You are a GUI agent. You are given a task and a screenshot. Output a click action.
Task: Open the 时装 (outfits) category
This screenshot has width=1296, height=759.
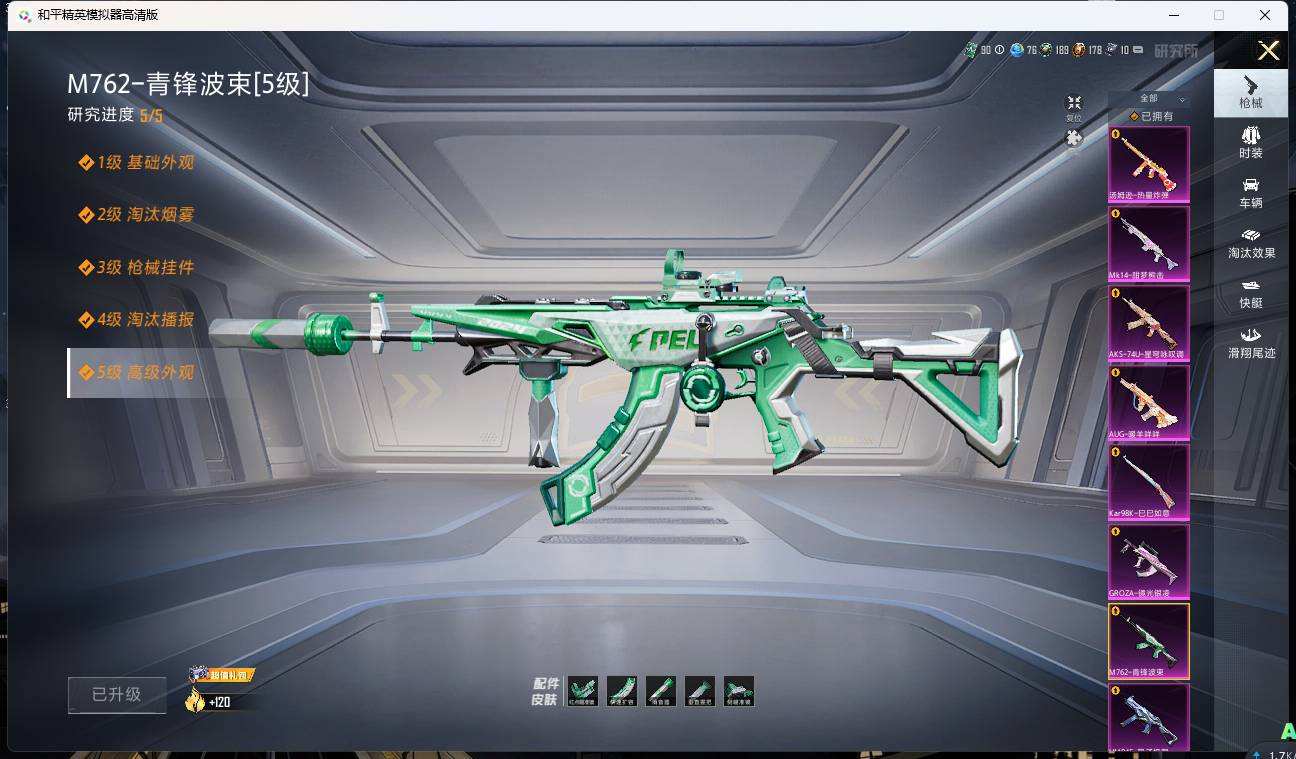(1250, 142)
